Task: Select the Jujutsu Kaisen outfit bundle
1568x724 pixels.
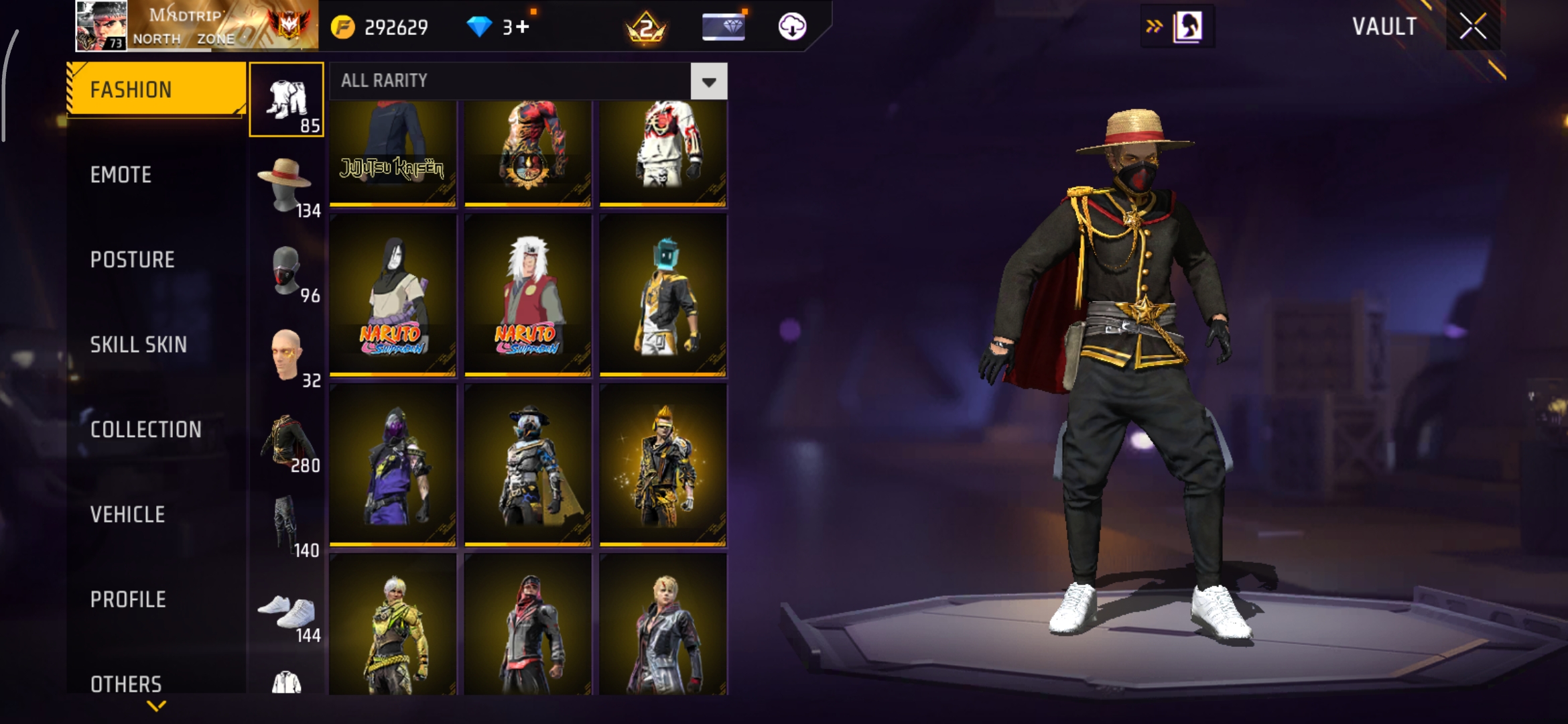Action: tap(393, 154)
